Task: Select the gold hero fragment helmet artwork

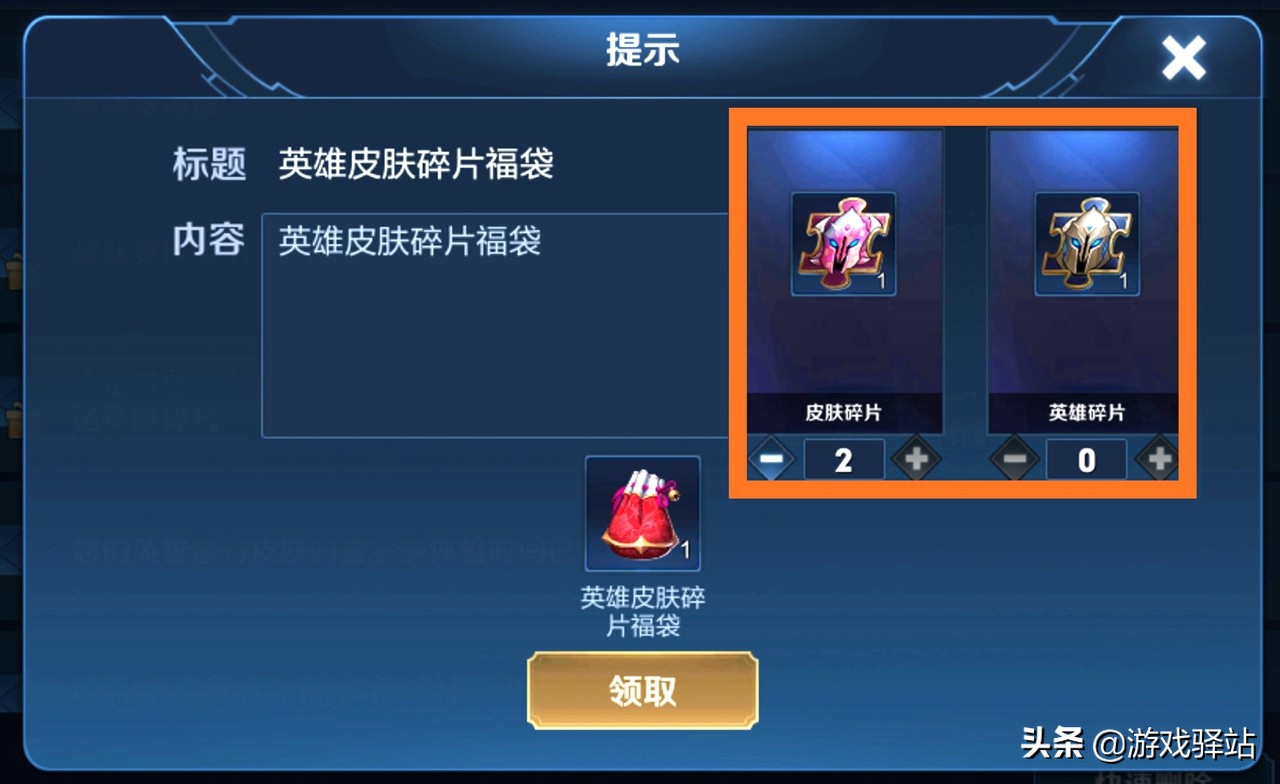Action: 1086,243
